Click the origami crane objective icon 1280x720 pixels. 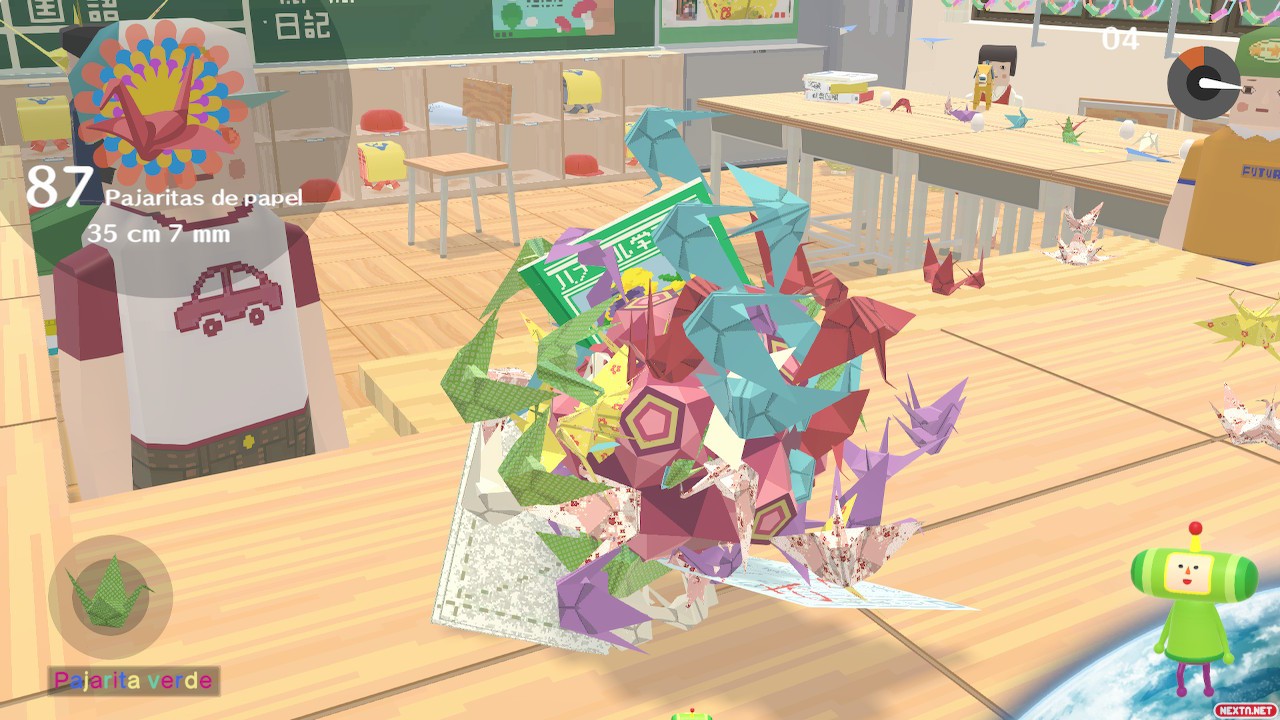pyautogui.click(x=160, y=108)
